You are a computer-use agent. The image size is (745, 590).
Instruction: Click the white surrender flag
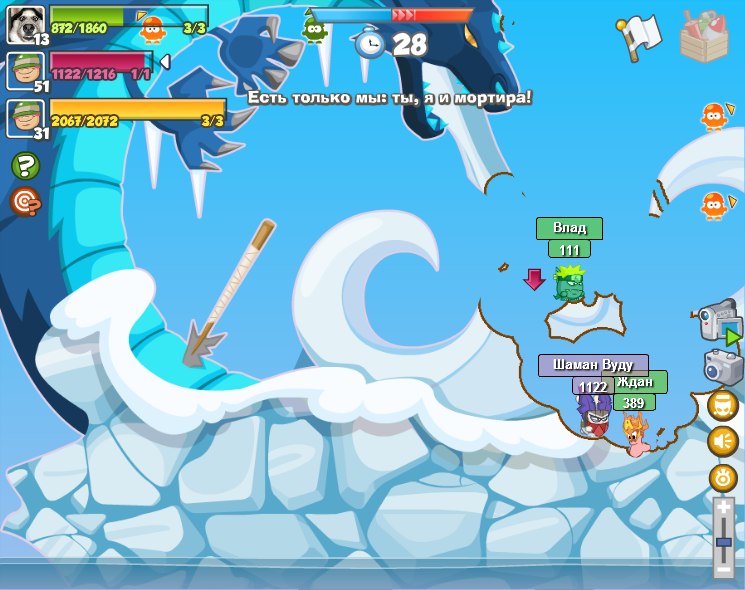click(638, 36)
